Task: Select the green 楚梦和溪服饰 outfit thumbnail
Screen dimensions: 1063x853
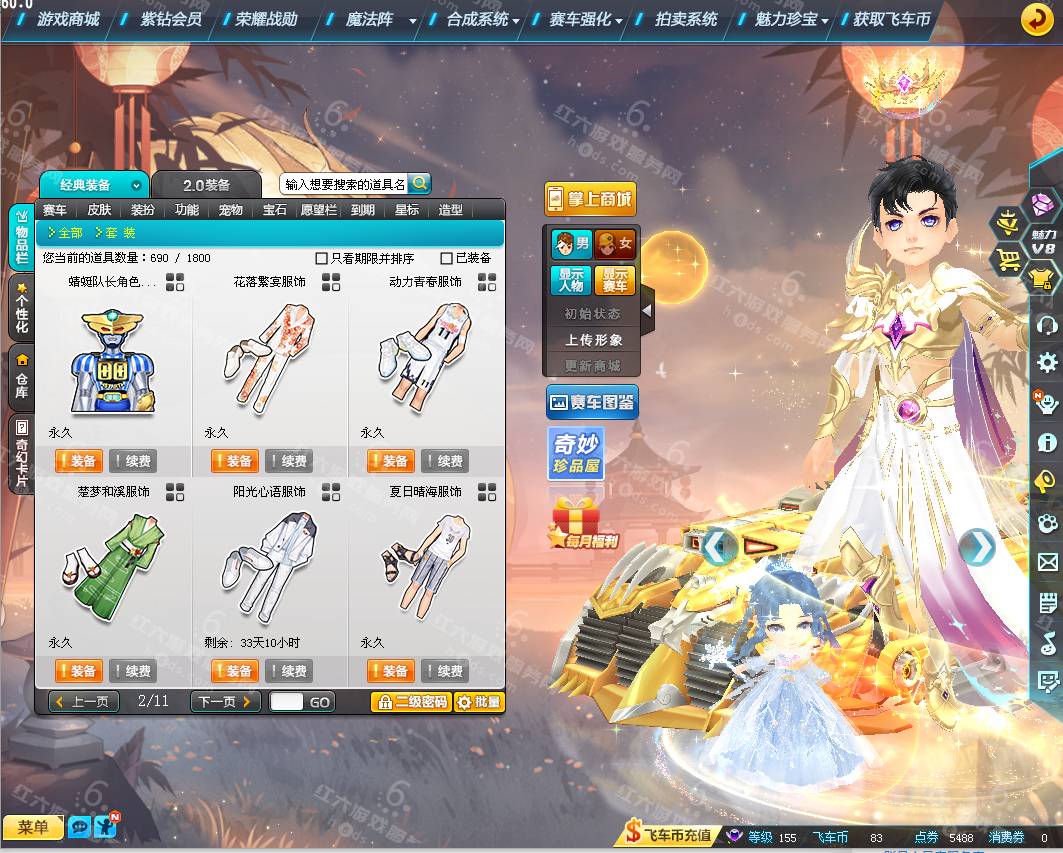Action: click(113, 566)
